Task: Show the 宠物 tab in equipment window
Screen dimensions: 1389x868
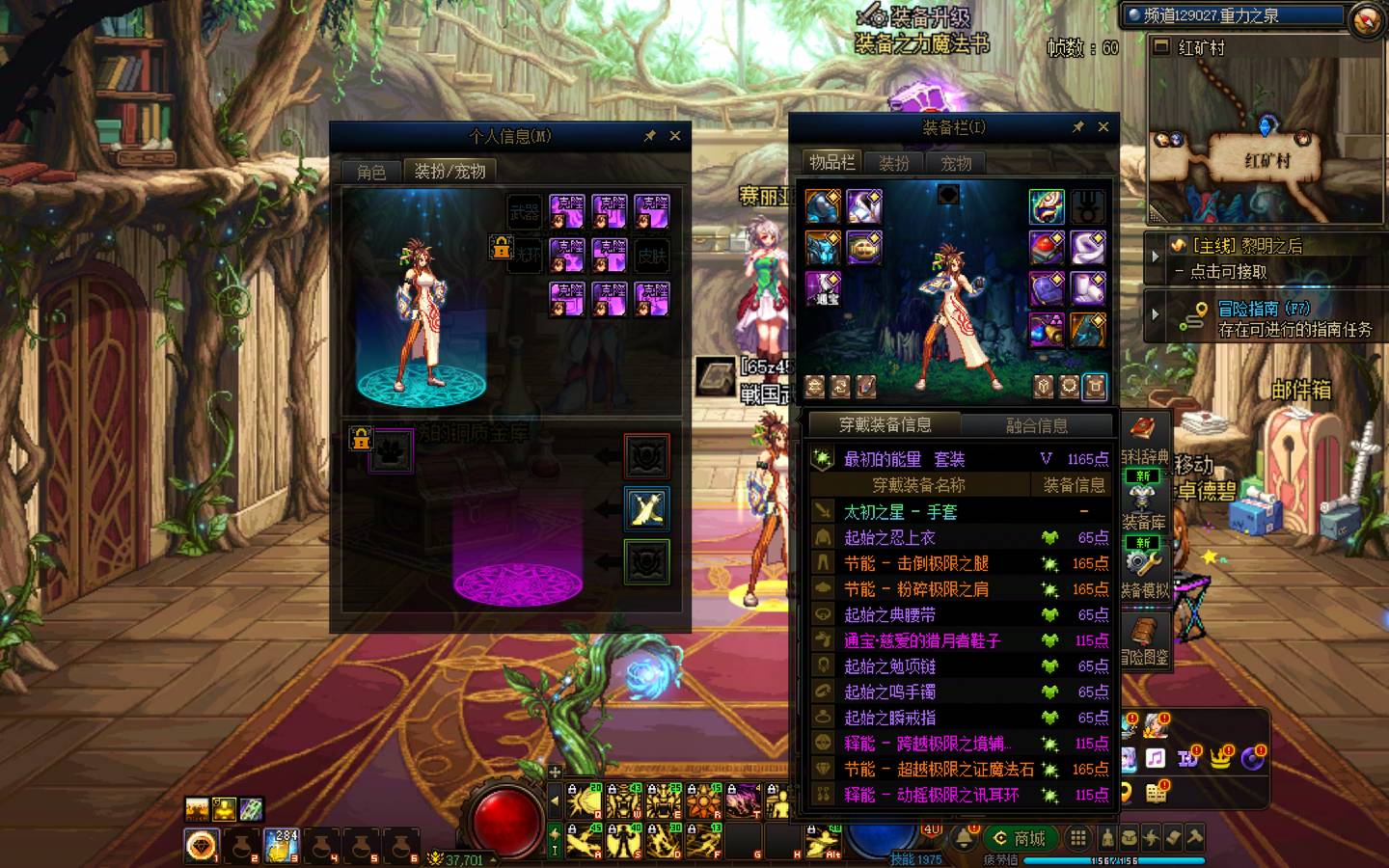Action: click(956, 163)
